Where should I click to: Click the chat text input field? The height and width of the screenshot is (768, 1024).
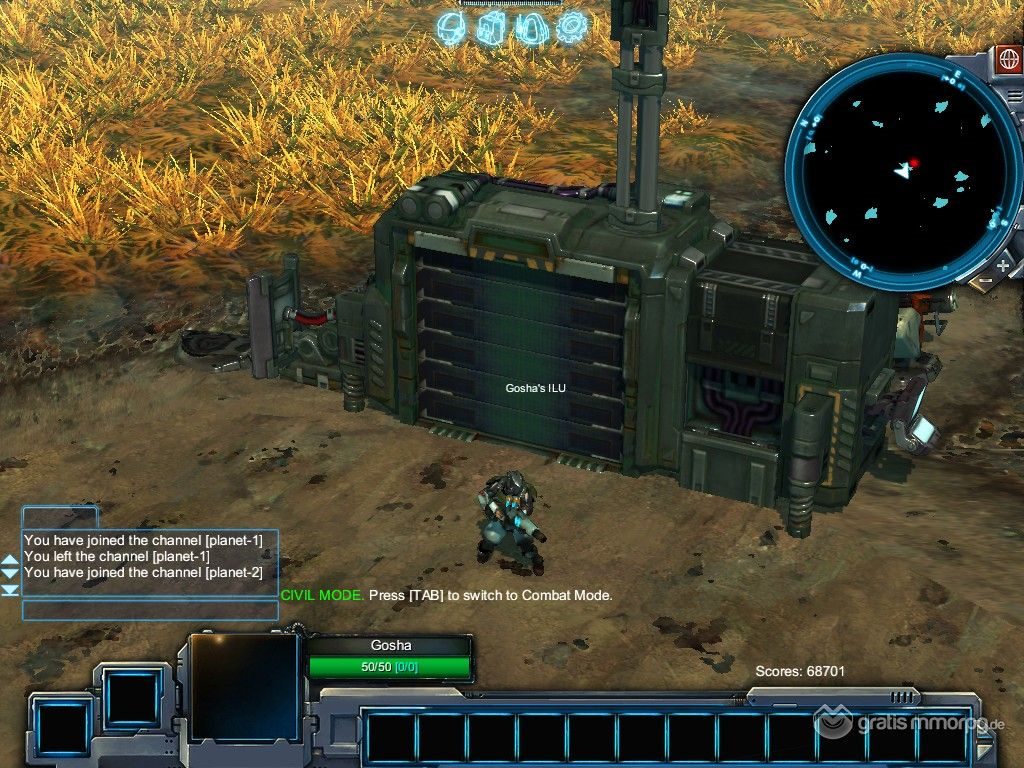pyautogui.click(x=150, y=610)
